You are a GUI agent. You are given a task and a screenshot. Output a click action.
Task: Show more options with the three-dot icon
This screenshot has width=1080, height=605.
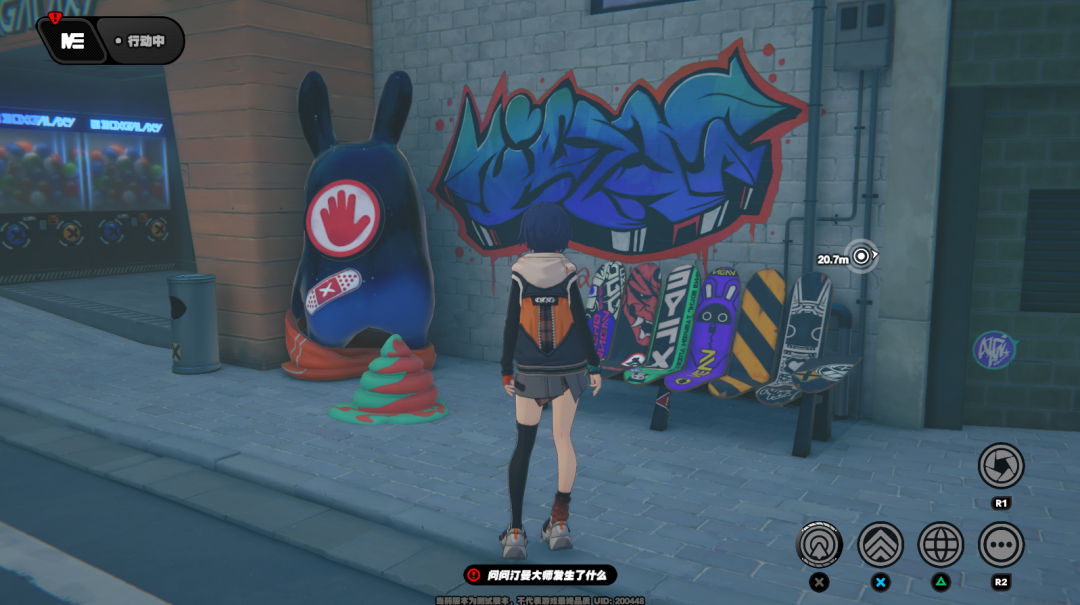[1000, 545]
